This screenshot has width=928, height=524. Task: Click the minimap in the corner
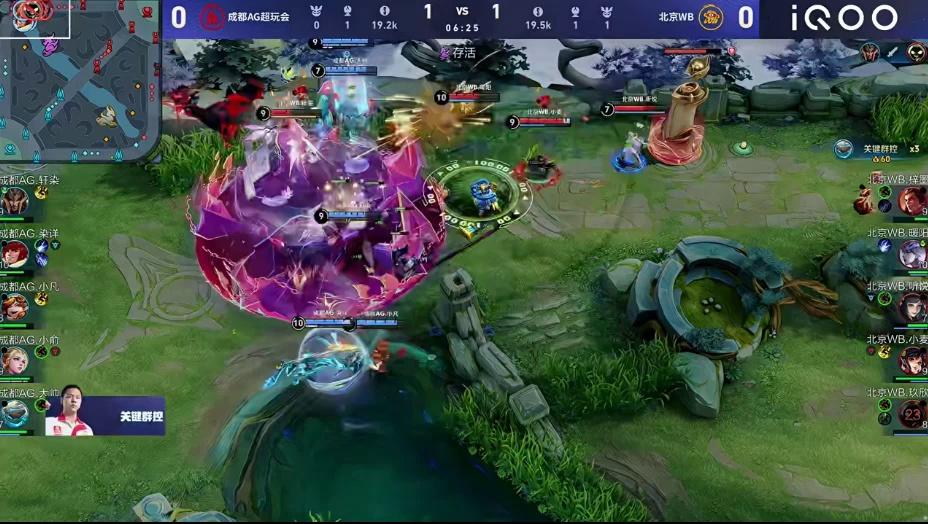click(x=78, y=82)
